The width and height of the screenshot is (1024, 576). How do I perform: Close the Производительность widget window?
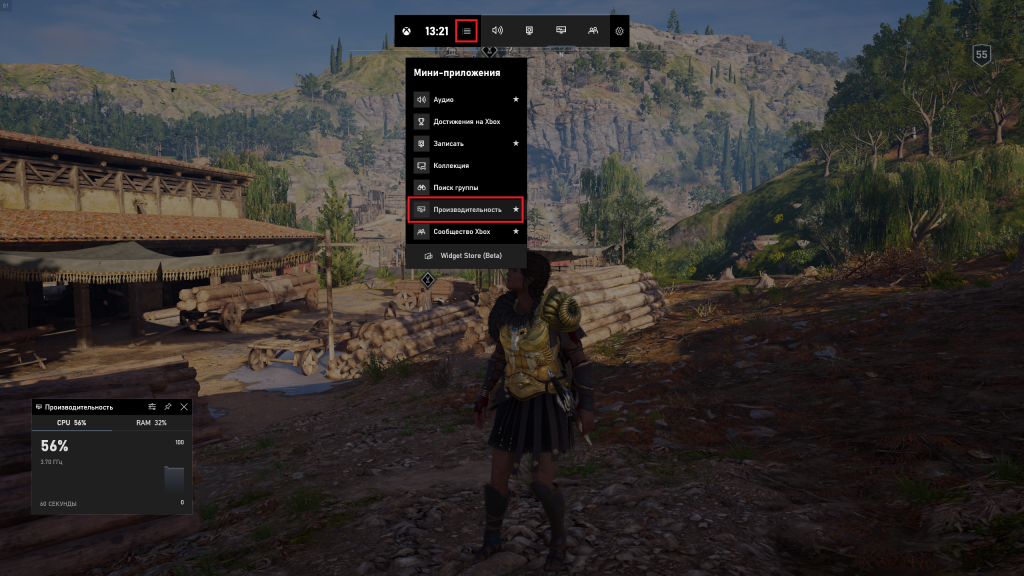(184, 407)
